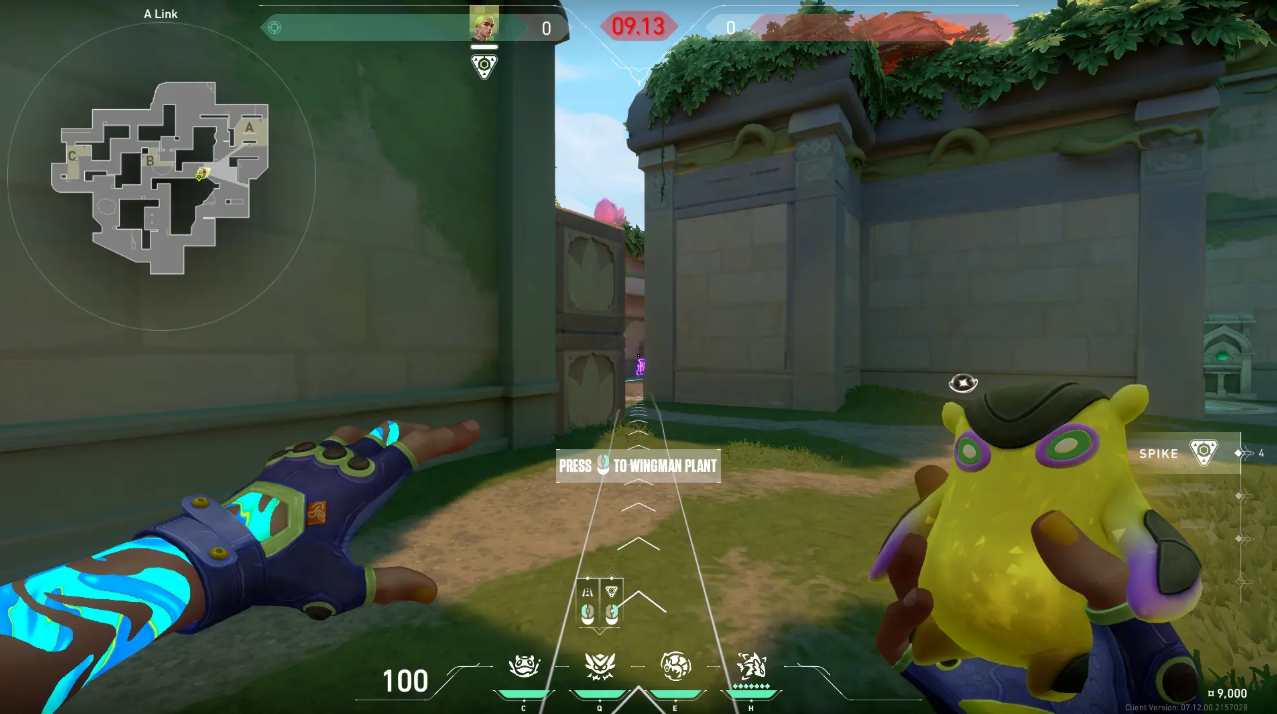Click the blond agent portrait in top bar

tap(484, 25)
